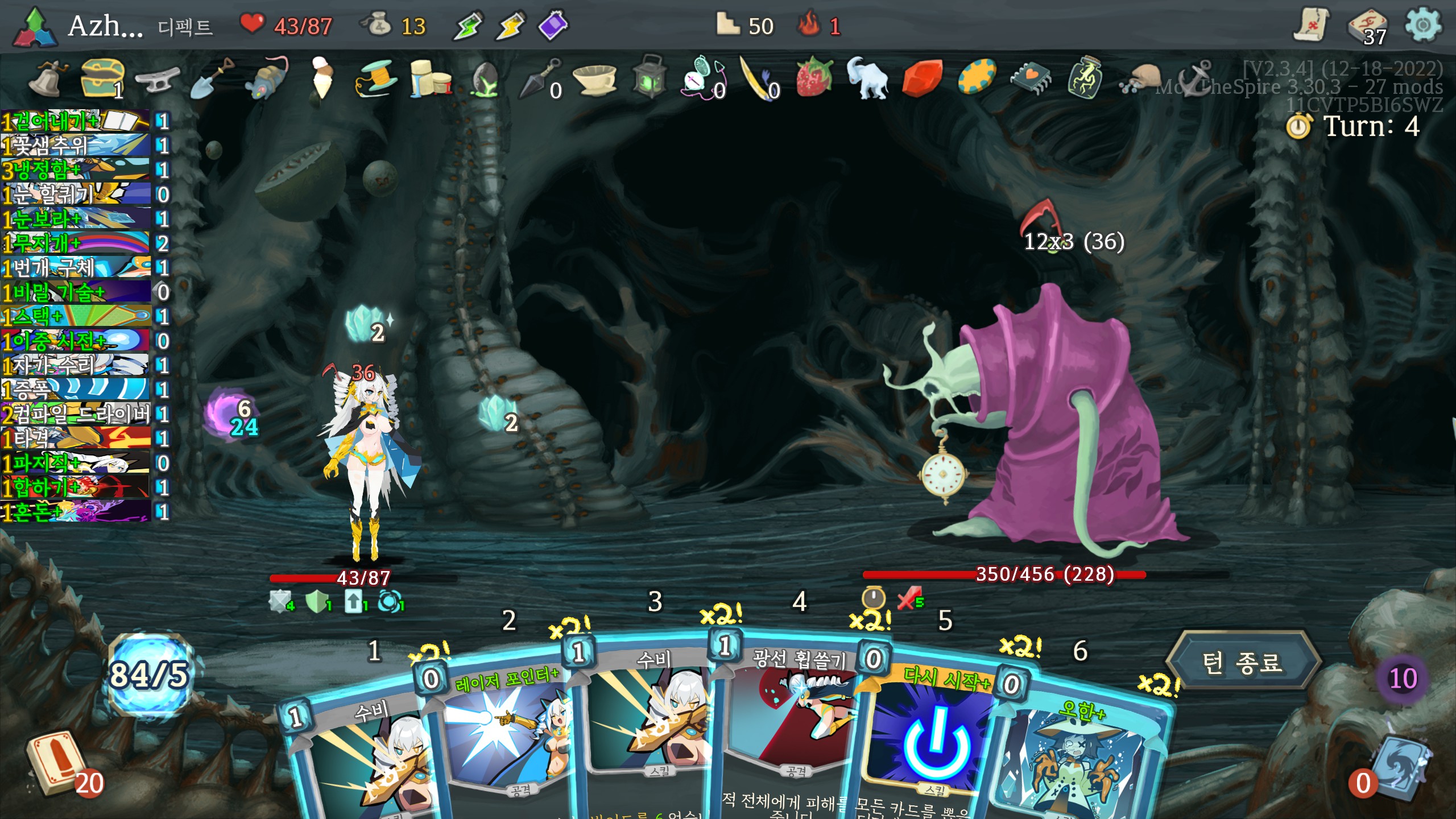1456x819 pixels.
Task: Click the ice cream cone relic
Action: pyautogui.click(x=322, y=77)
